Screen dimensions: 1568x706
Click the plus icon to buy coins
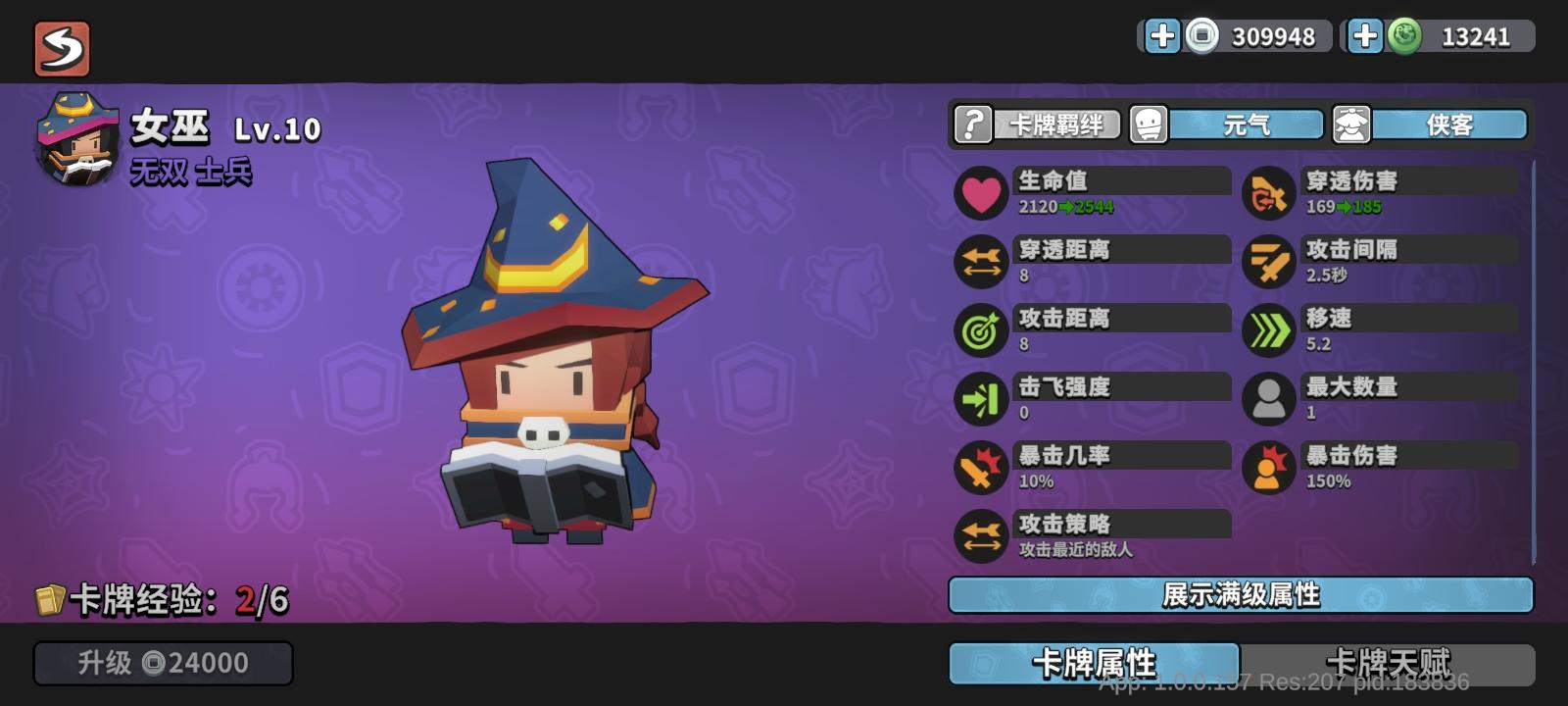[1163, 36]
